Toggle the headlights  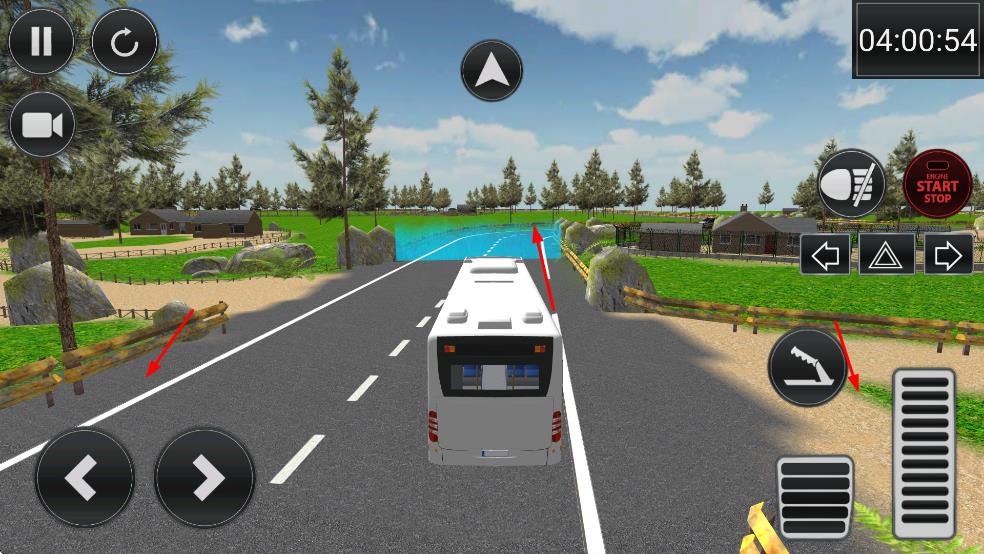tap(851, 184)
